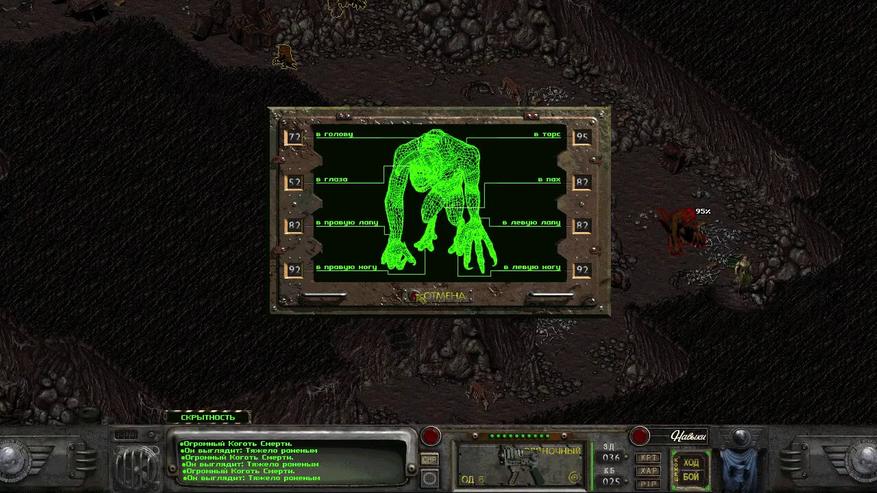This screenshot has width=877, height=493.
Task: End the turn with ХОД
Action: coord(691,462)
